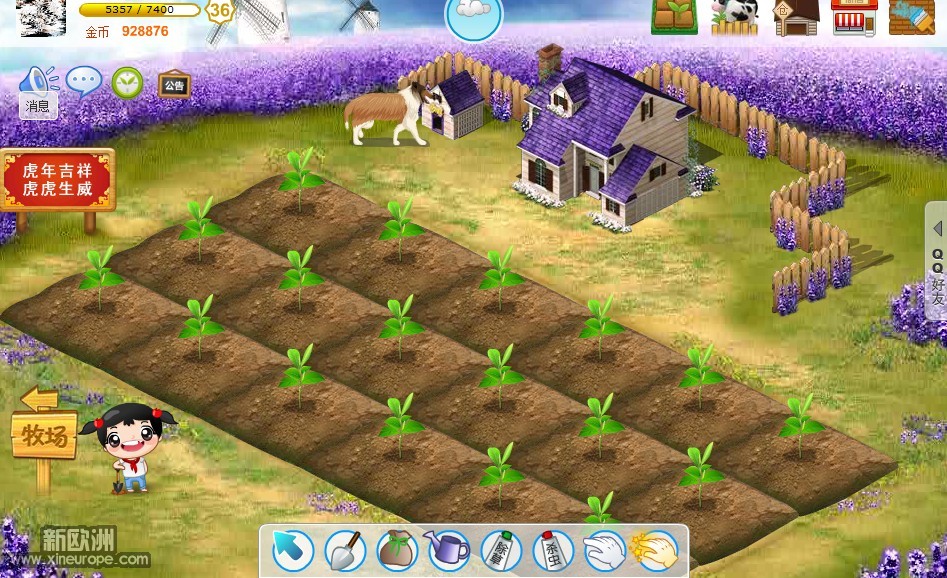Expand the QQ好友 friends side panel

pos(937,261)
